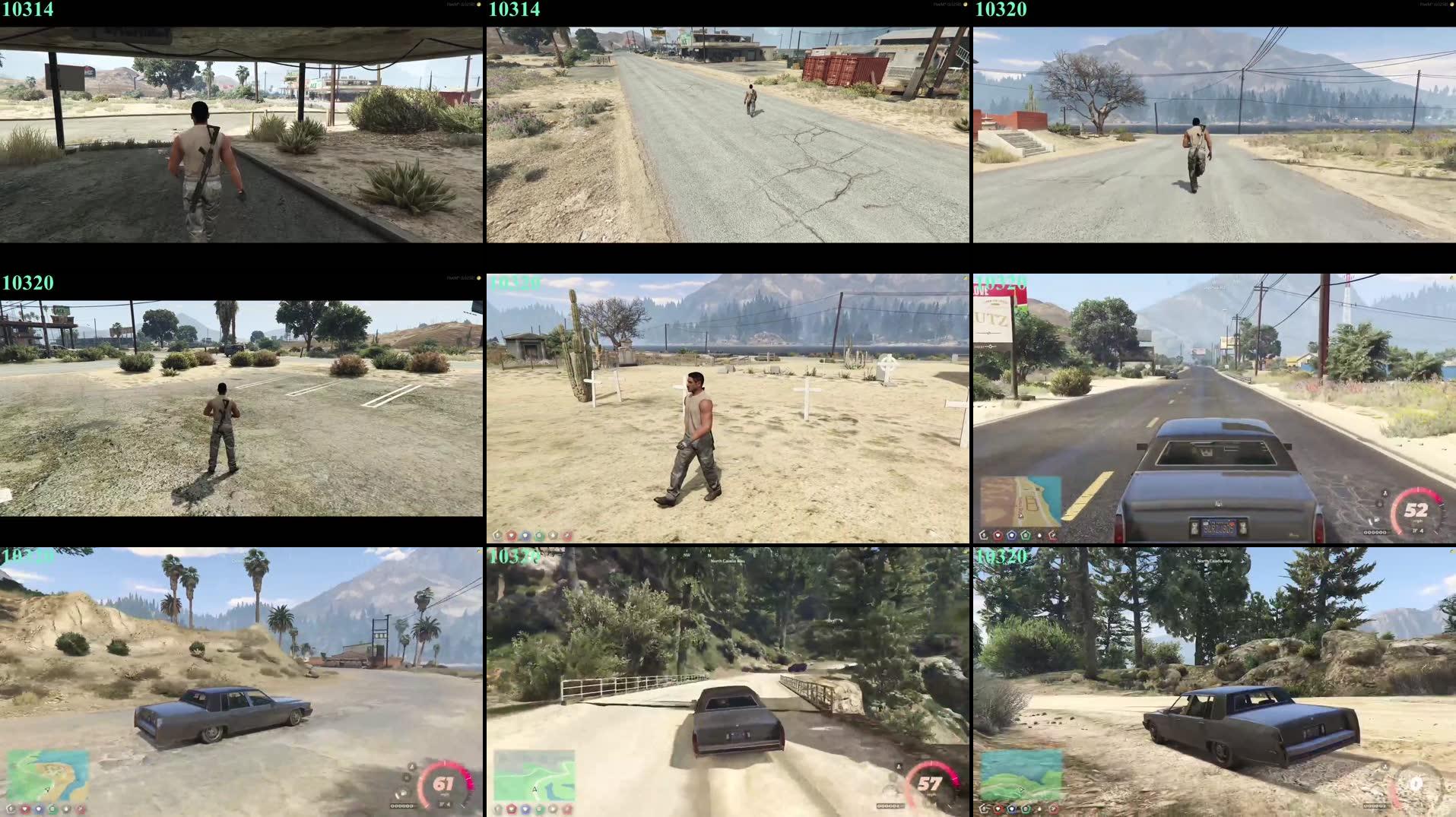Click the red heart health icon
The width and height of the screenshot is (1456, 817).
point(998,534)
